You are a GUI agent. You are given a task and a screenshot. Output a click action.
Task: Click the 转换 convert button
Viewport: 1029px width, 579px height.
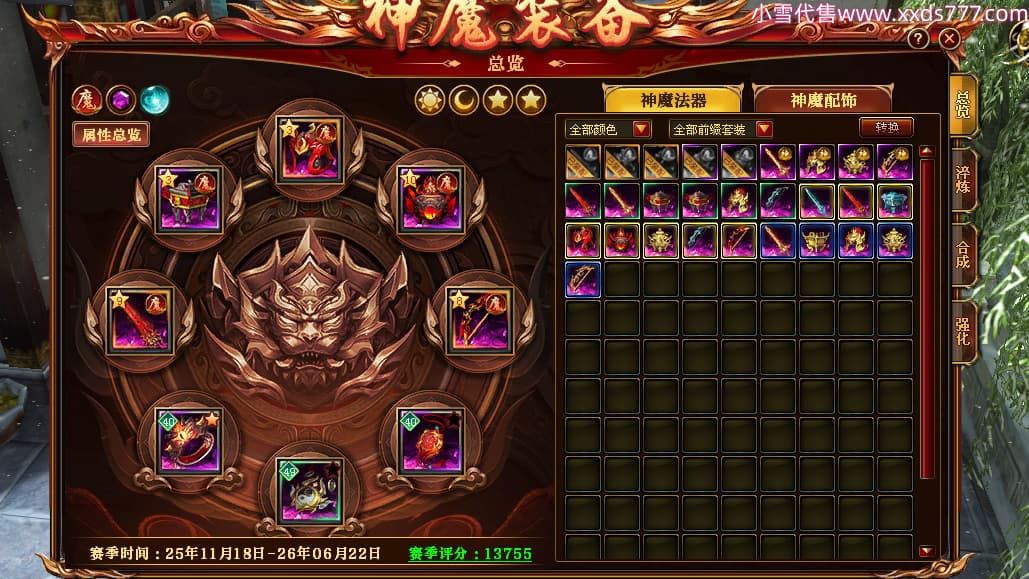pyautogui.click(x=886, y=128)
